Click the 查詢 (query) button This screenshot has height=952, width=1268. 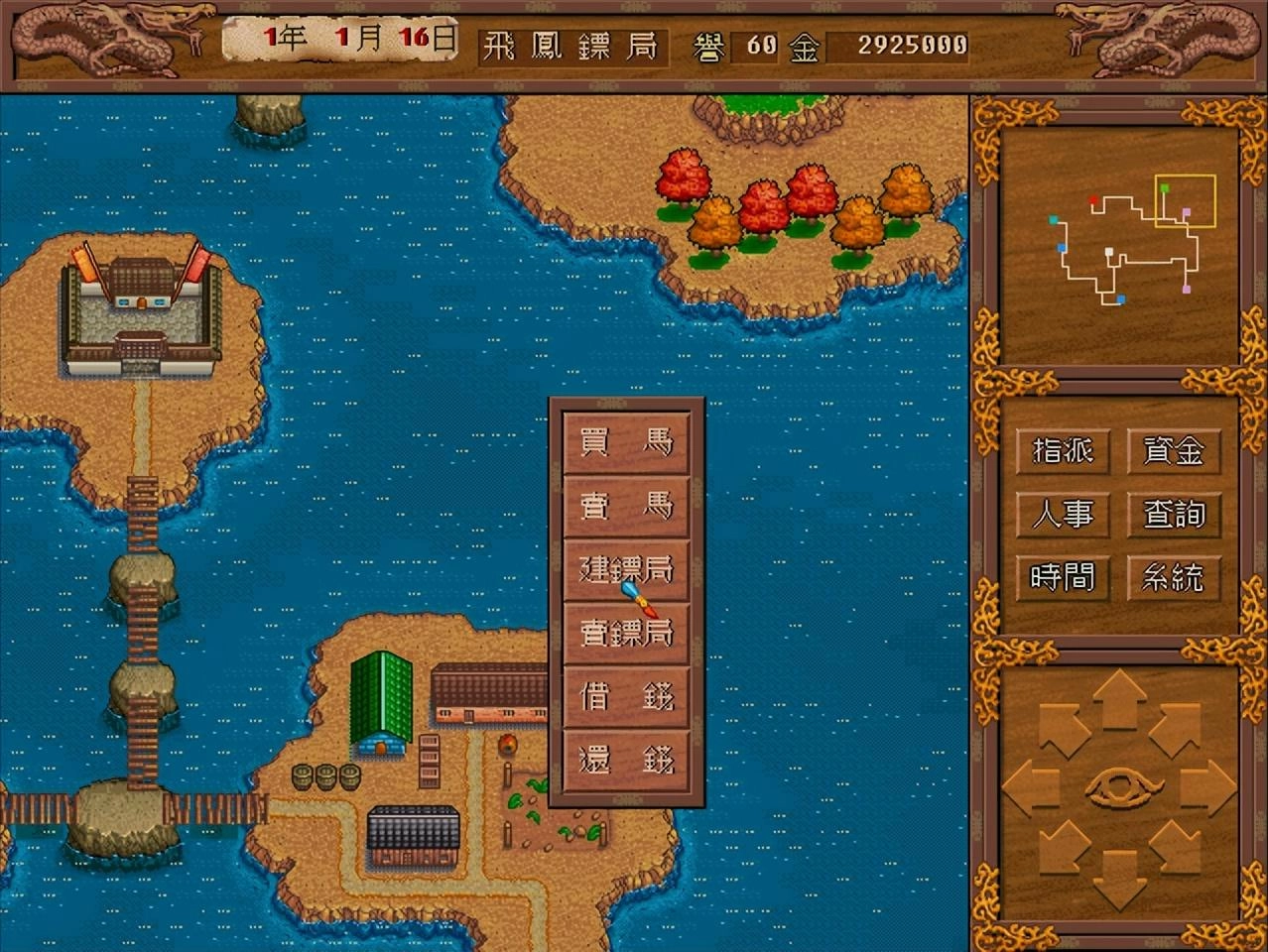tap(1174, 514)
